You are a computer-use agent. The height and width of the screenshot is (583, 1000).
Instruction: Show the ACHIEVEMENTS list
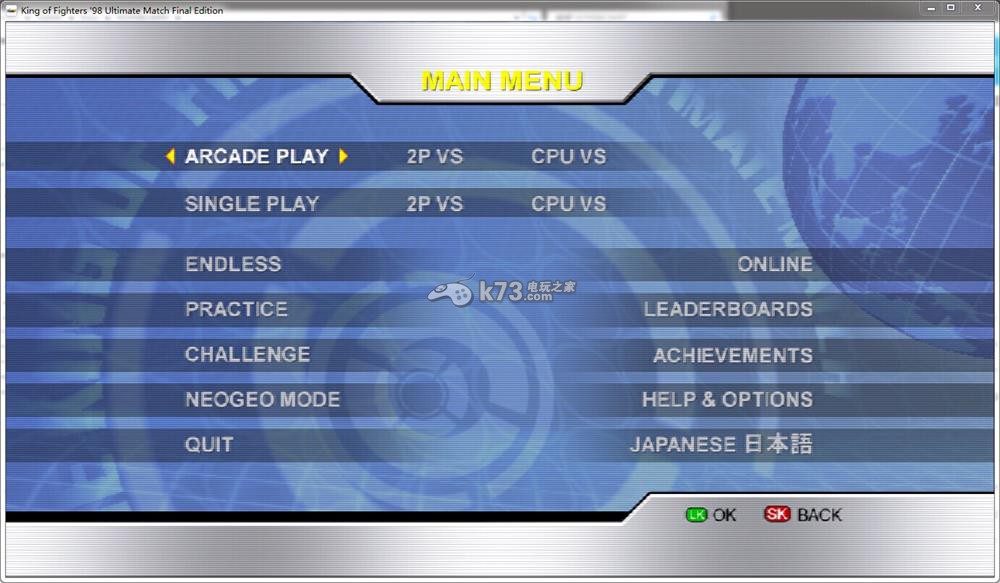[x=732, y=355]
